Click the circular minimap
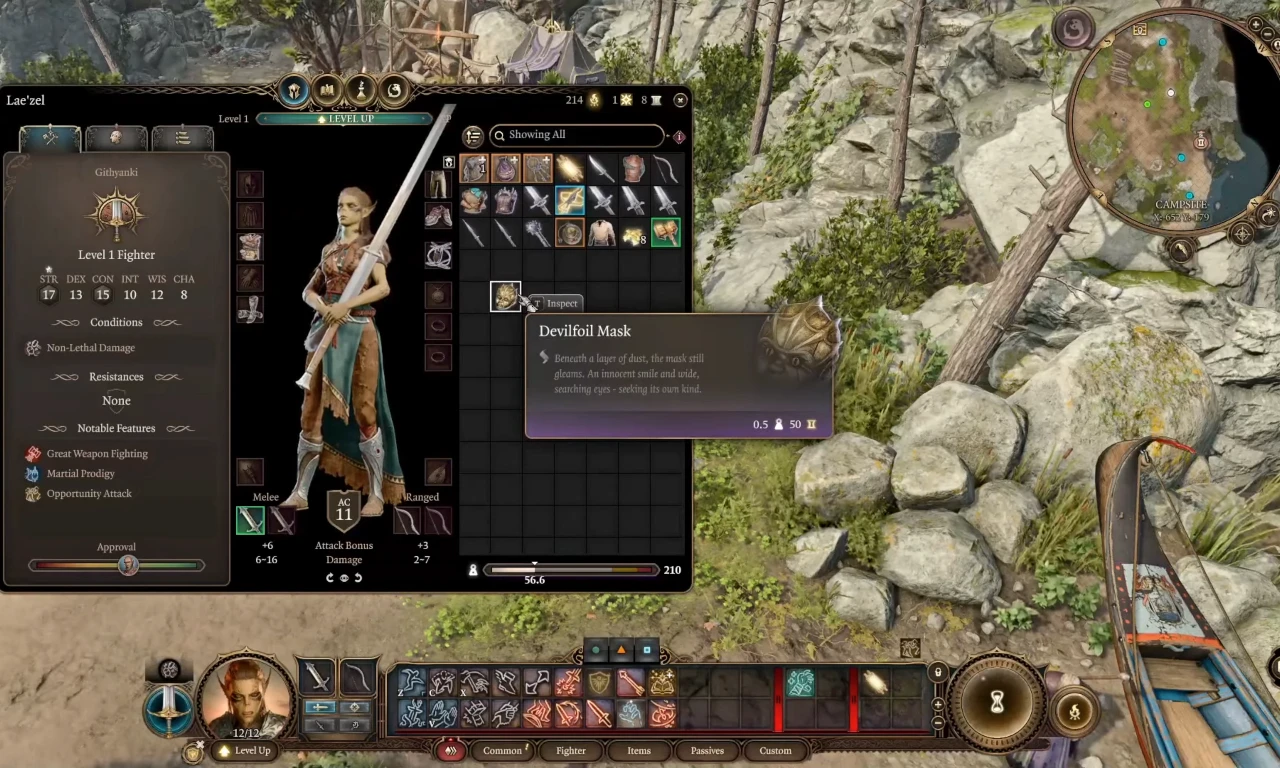The image size is (1280, 768). point(1170,120)
